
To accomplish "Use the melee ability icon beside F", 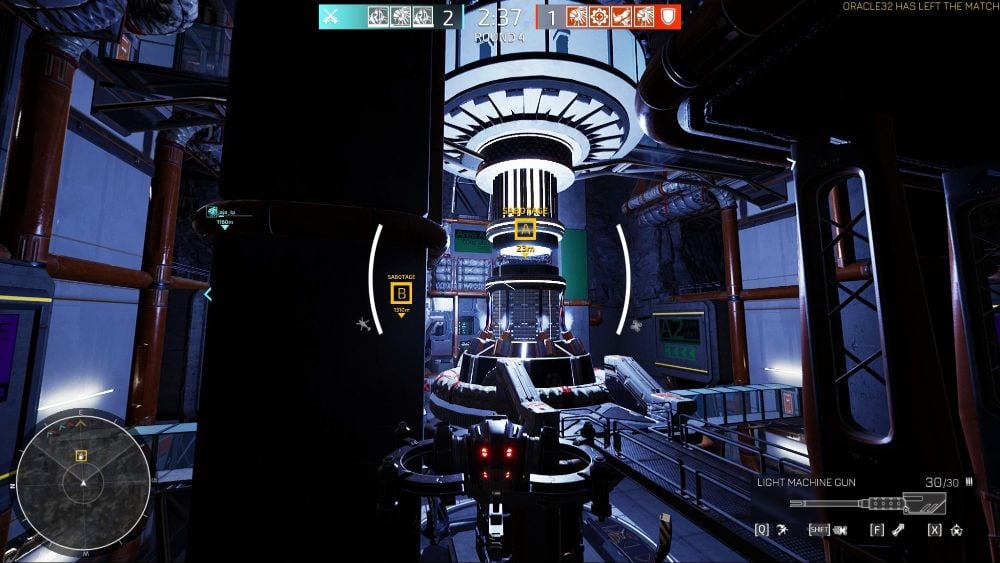I will point(899,529).
